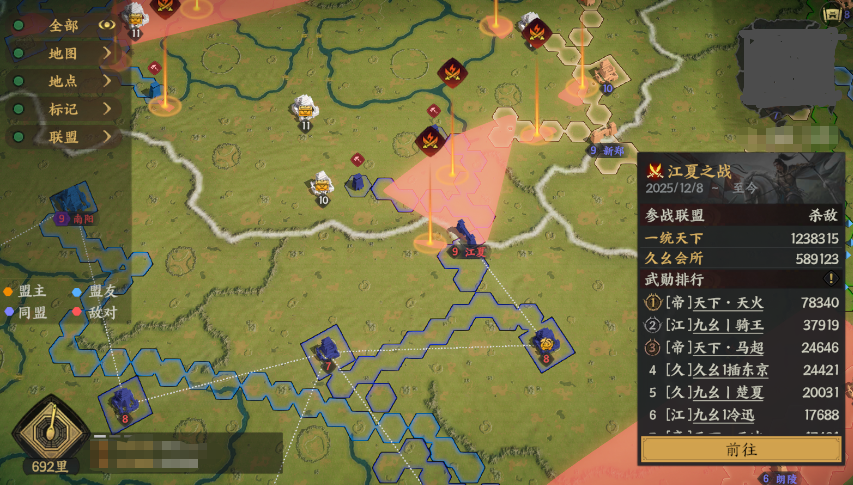This screenshot has width=853, height=485.
Task: Open first-ranked player 天下·天火
Action: (741, 302)
